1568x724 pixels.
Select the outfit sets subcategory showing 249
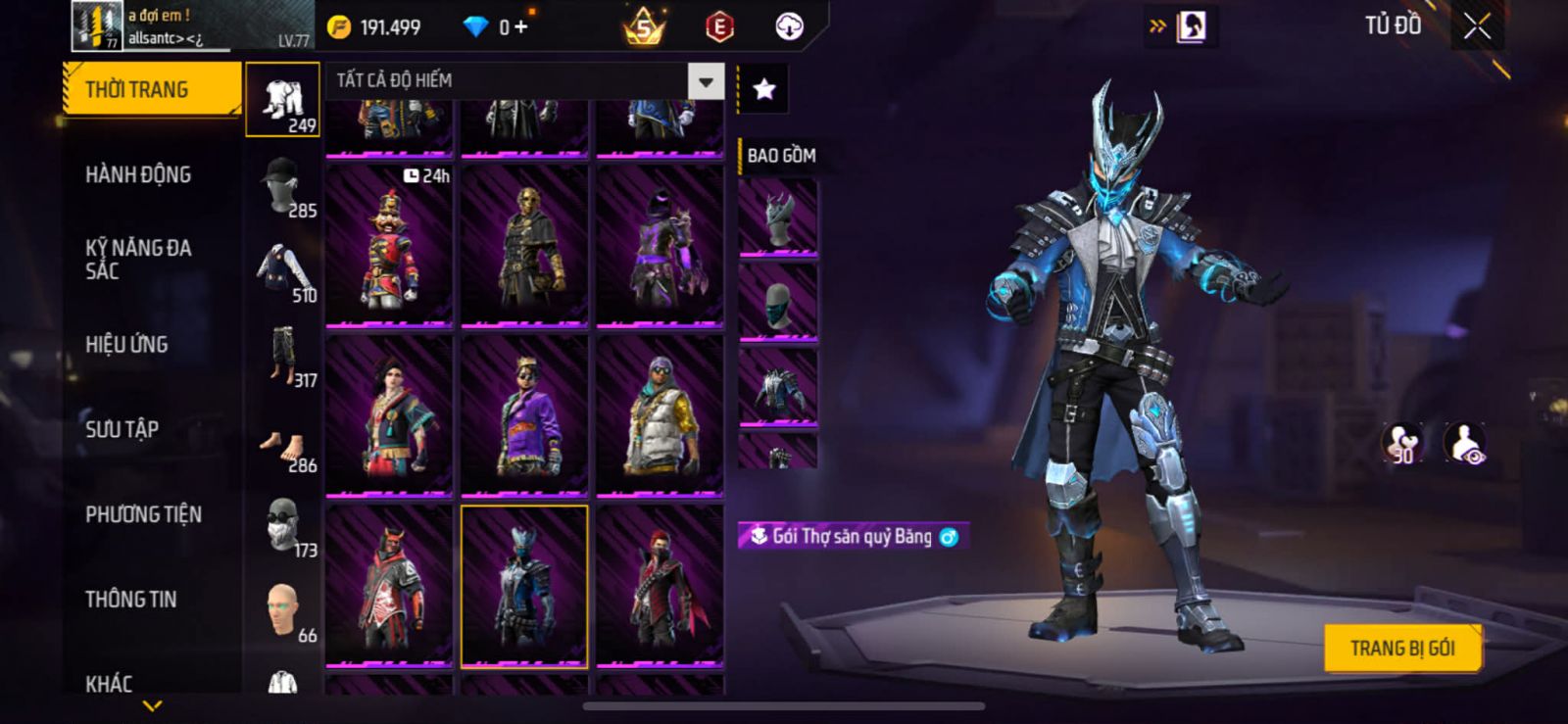282,100
